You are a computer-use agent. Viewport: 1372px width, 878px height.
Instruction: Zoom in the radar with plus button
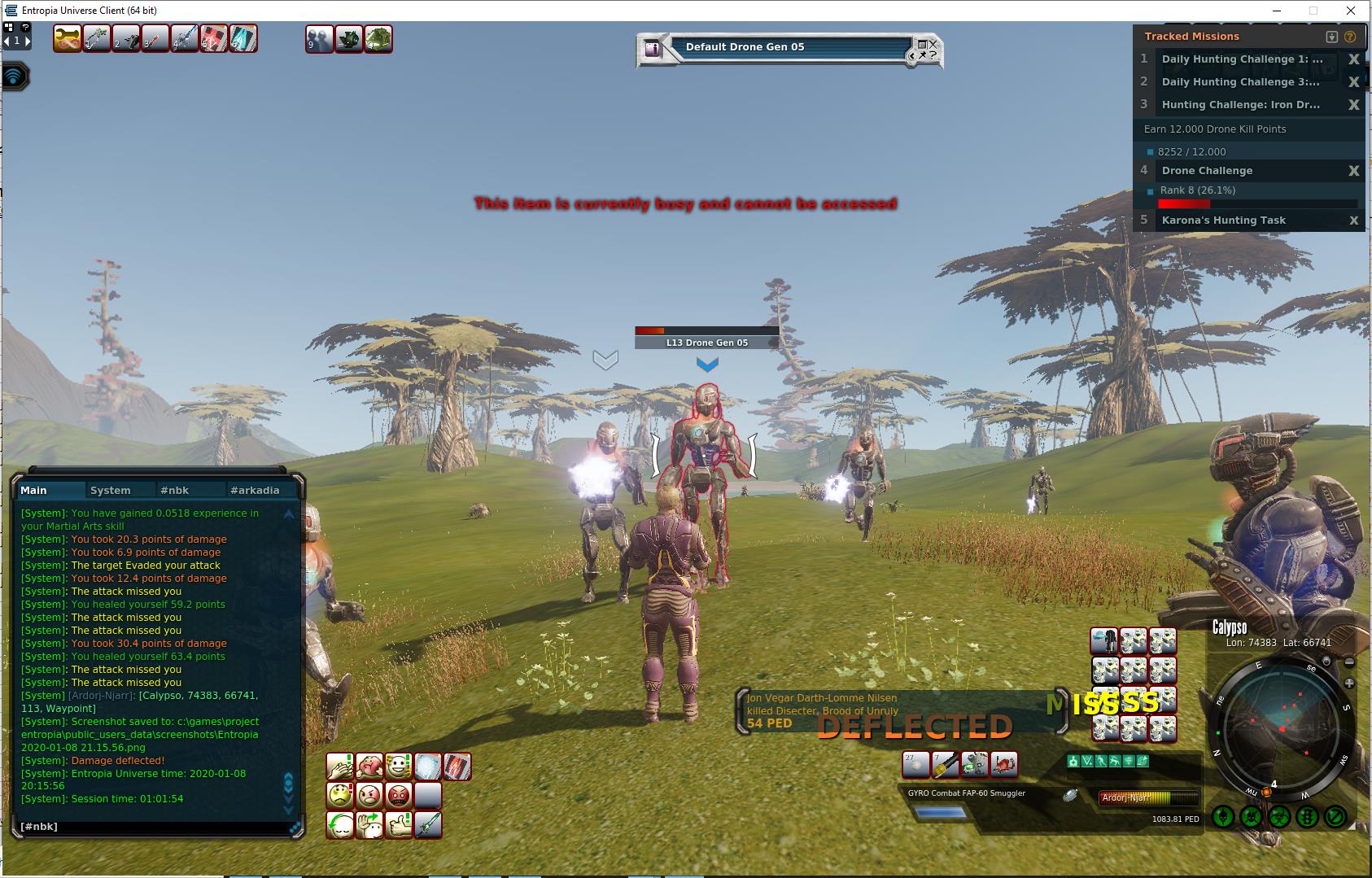pos(1349,683)
